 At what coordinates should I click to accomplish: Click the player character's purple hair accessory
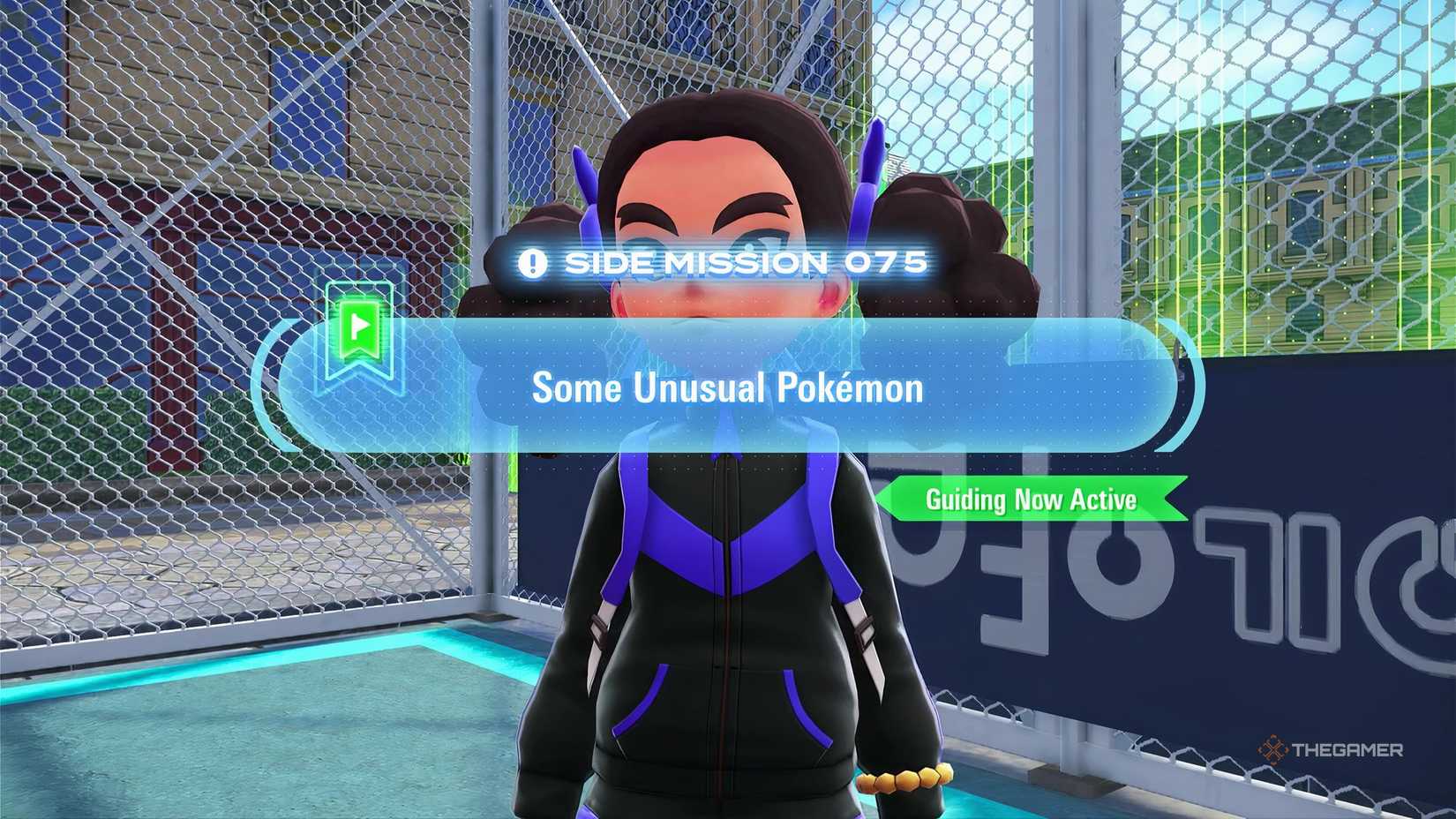pyautogui.click(x=869, y=168)
